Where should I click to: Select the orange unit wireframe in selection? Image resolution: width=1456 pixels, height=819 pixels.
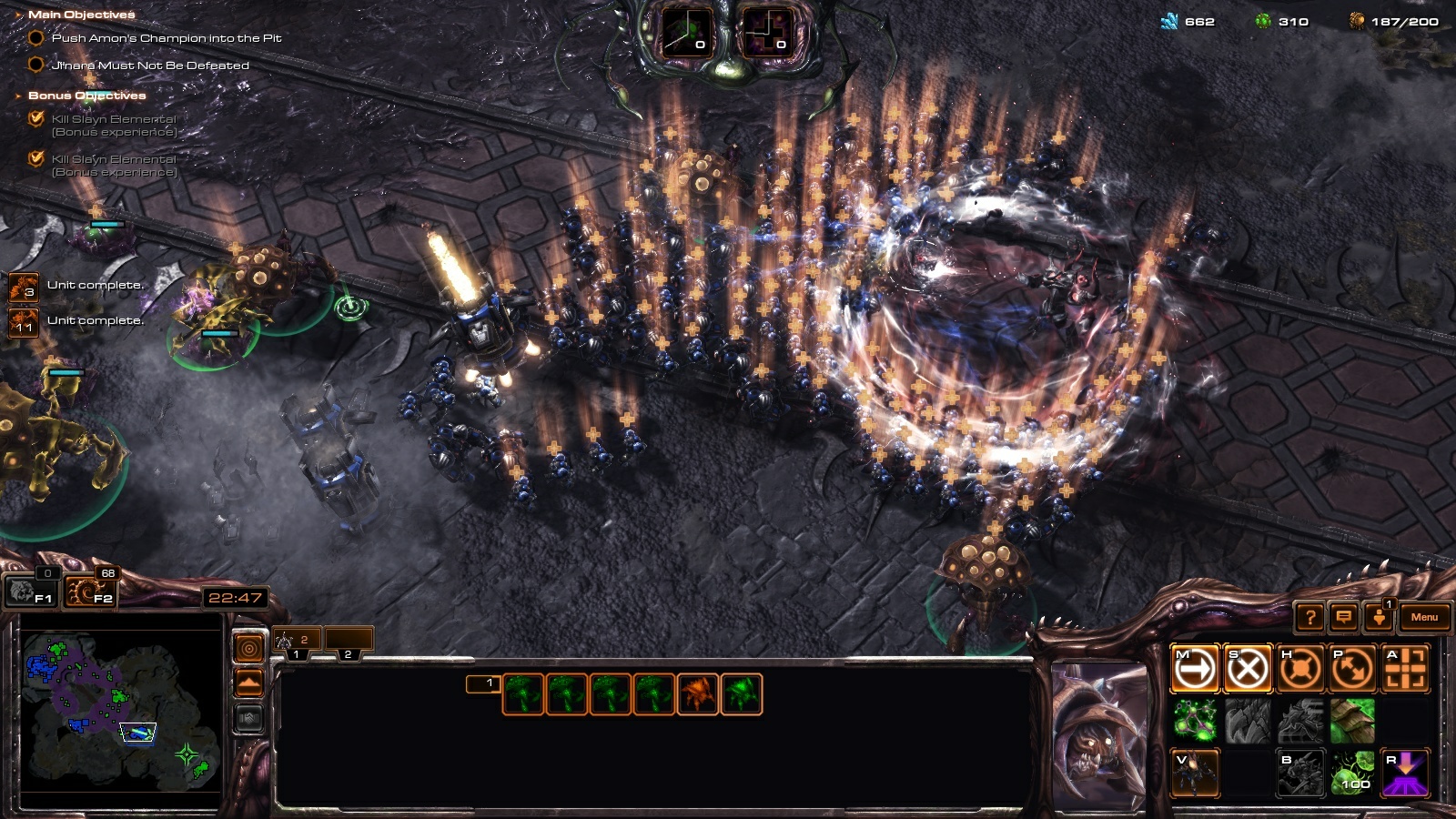[x=698, y=694]
